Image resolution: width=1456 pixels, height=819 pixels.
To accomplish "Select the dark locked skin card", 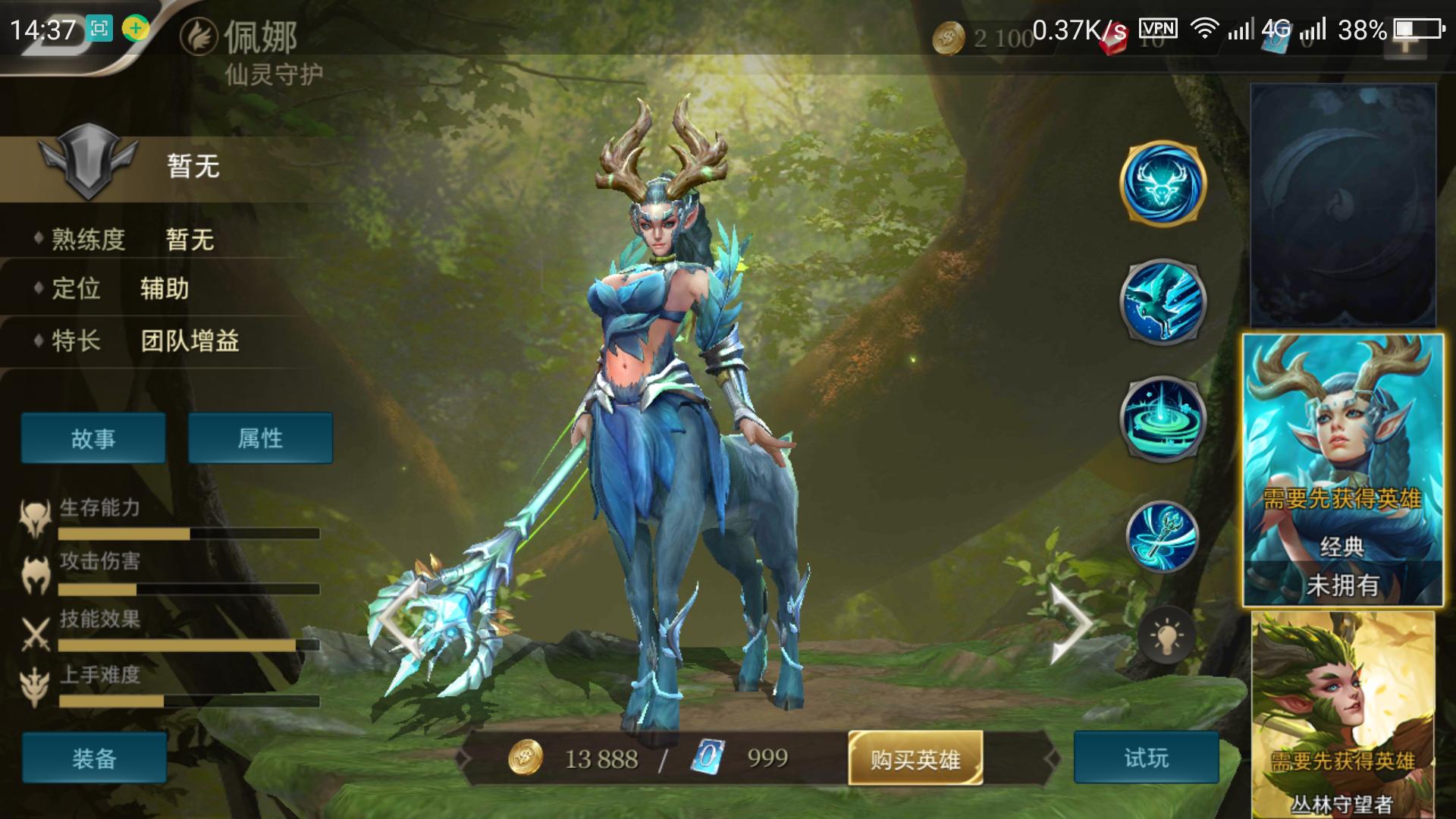I will coord(1342,206).
